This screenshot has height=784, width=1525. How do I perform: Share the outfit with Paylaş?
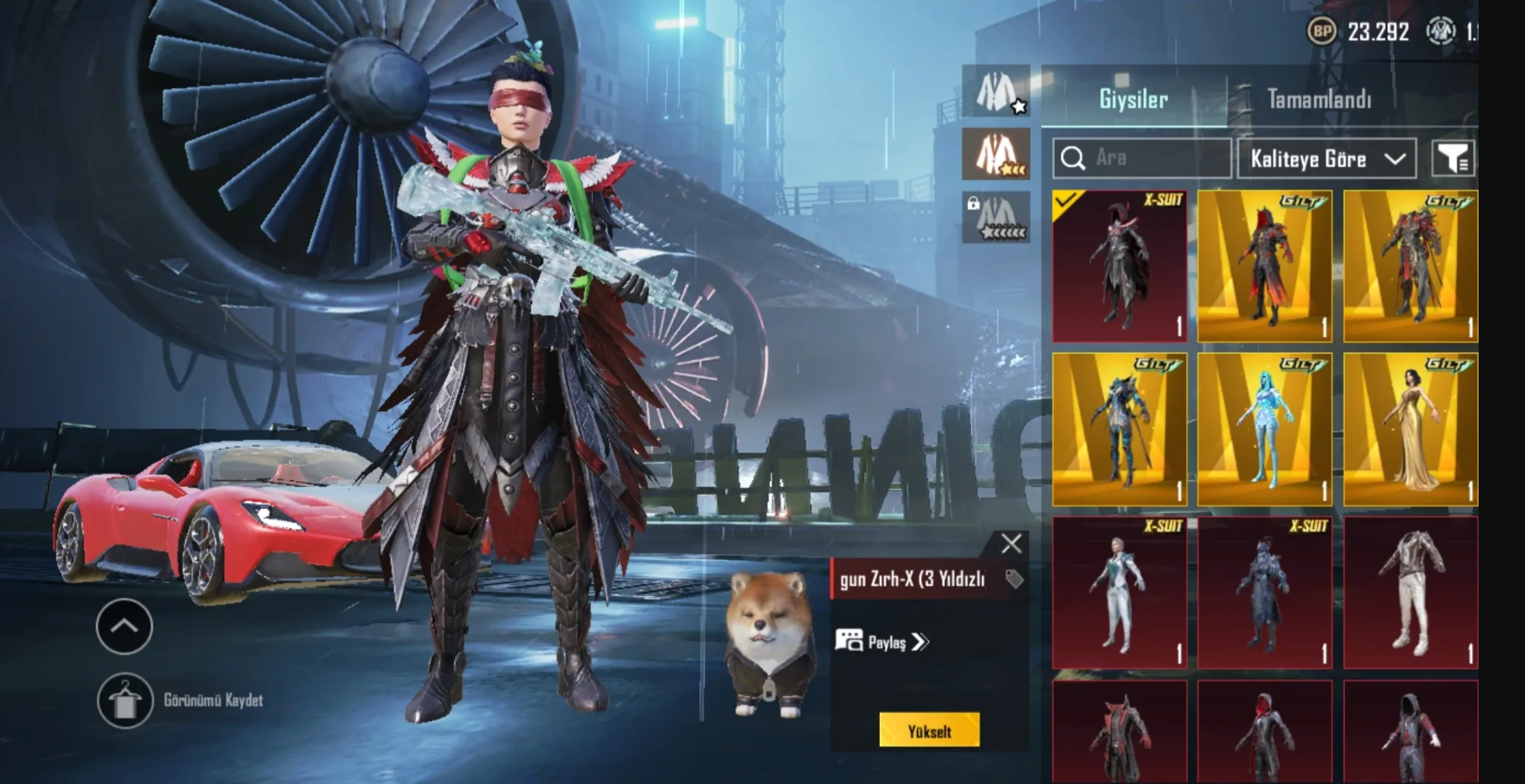tap(882, 642)
